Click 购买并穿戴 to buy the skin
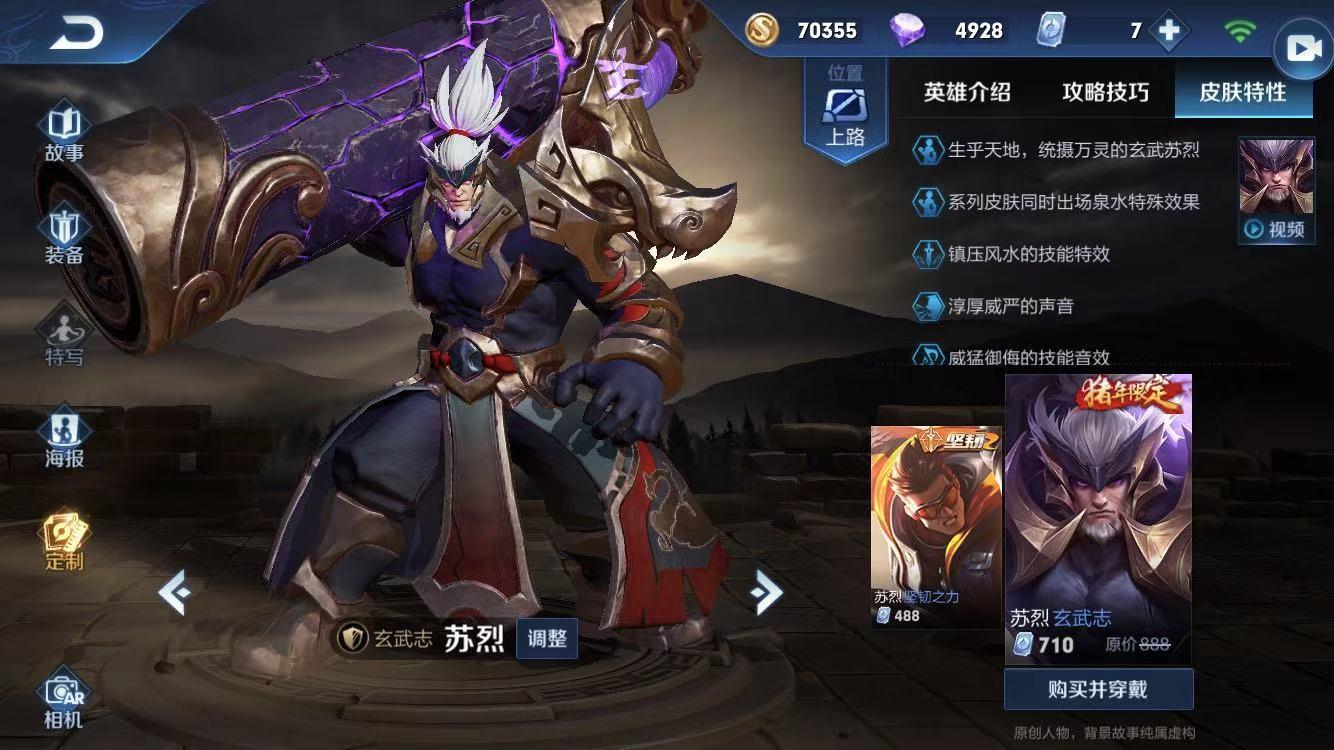This screenshot has width=1334, height=750. click(1098, 688)
